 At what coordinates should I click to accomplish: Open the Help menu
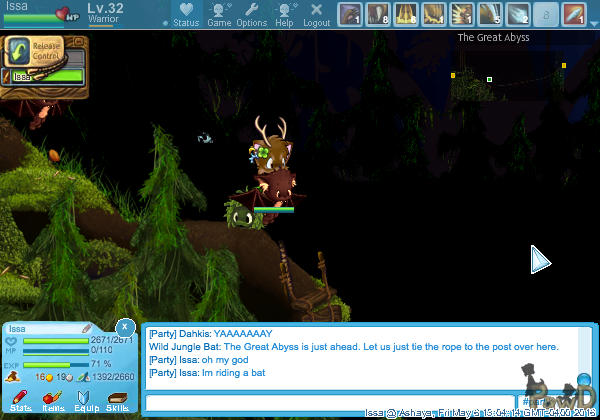[x=285, y=14]
